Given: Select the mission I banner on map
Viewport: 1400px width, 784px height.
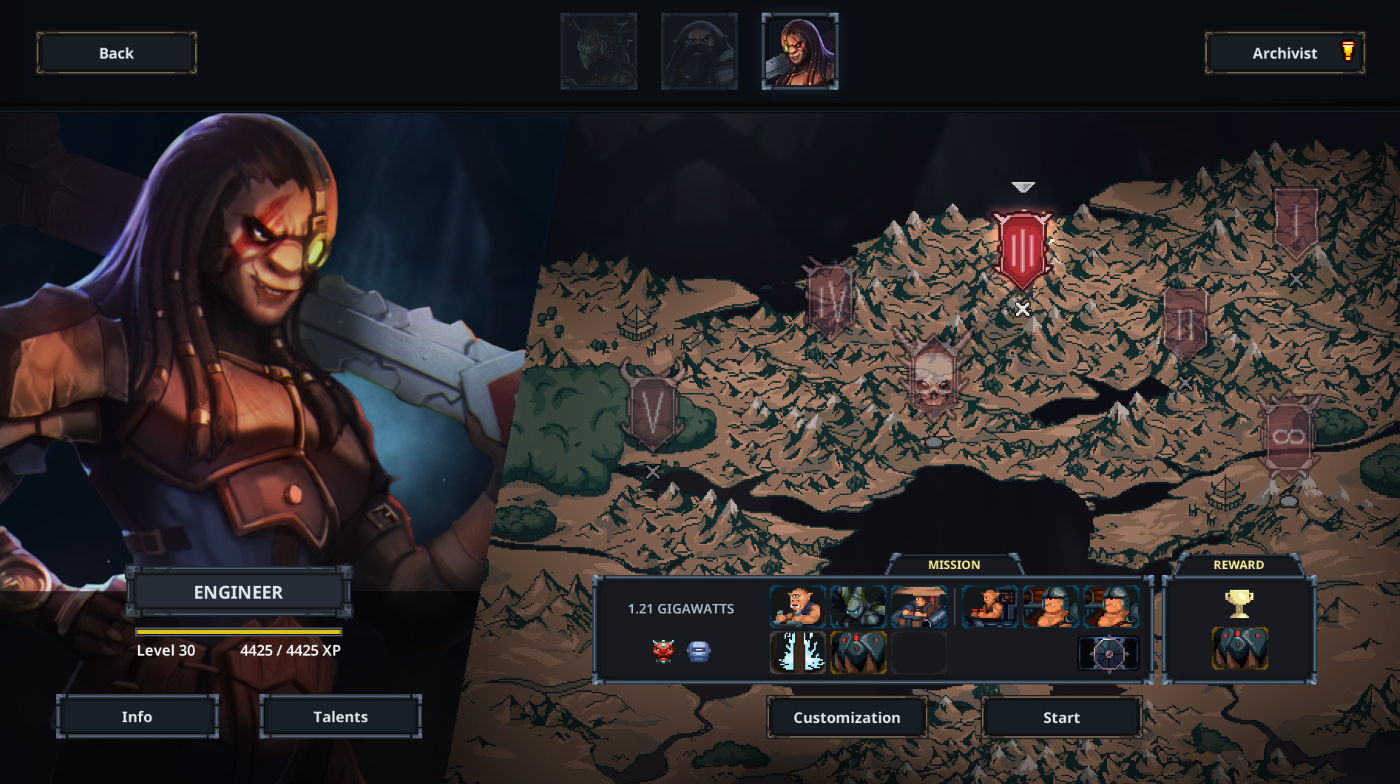Looking at the screenshot, I should 1296,224.
